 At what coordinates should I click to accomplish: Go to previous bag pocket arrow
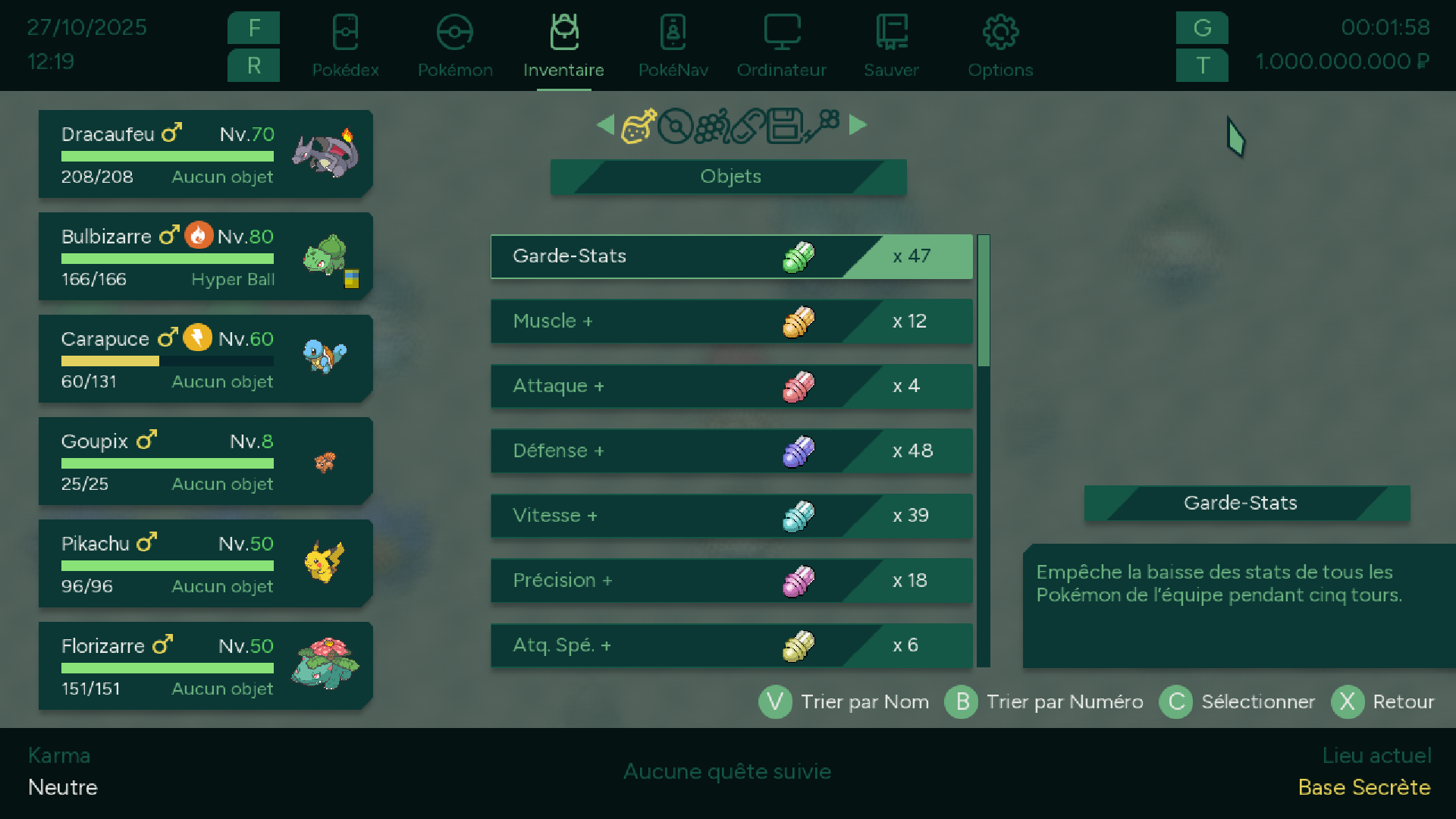[x=605, y=124]
